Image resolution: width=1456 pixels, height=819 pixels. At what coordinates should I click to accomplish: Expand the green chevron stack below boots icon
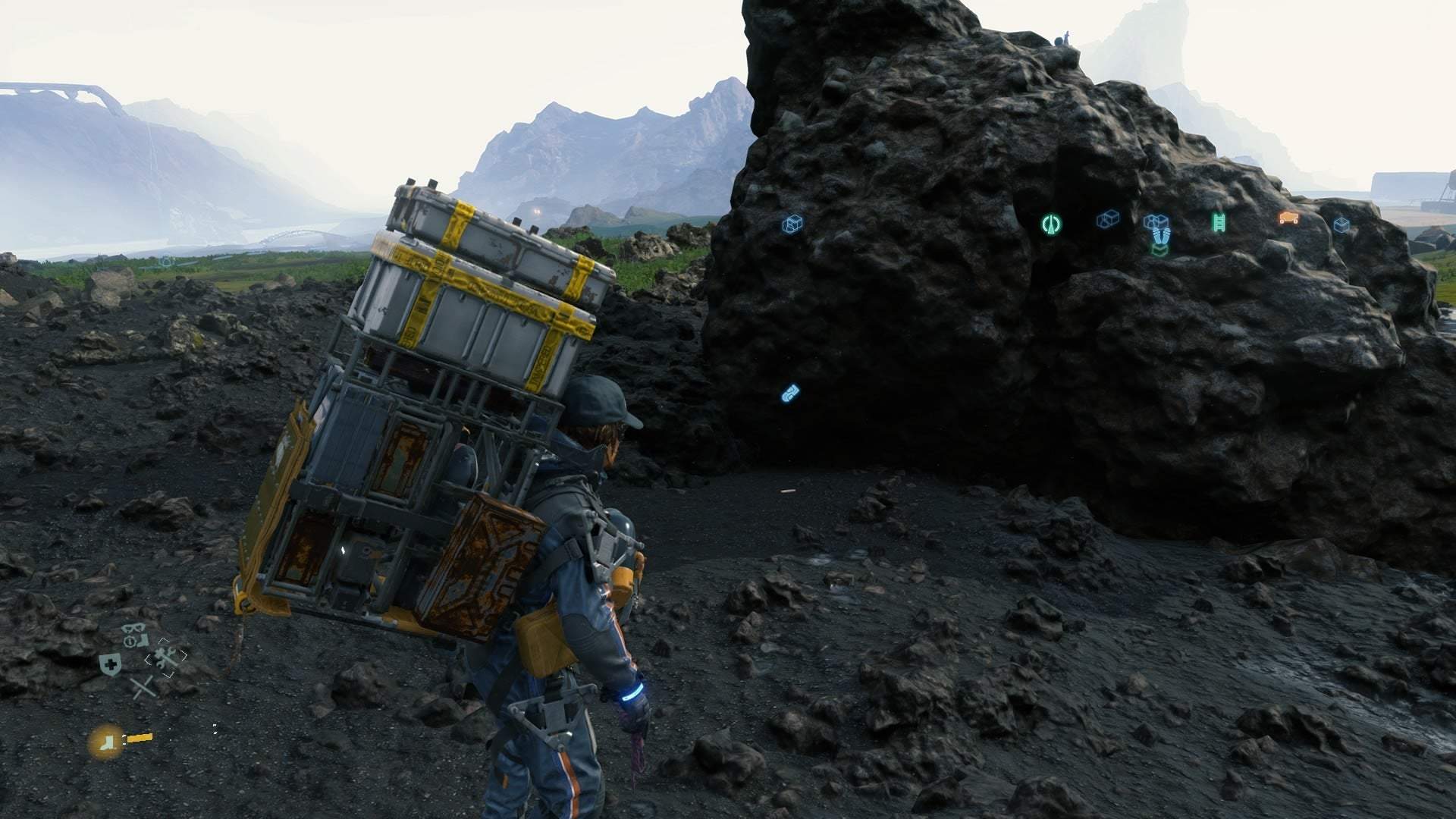(x=1159, y=249)
